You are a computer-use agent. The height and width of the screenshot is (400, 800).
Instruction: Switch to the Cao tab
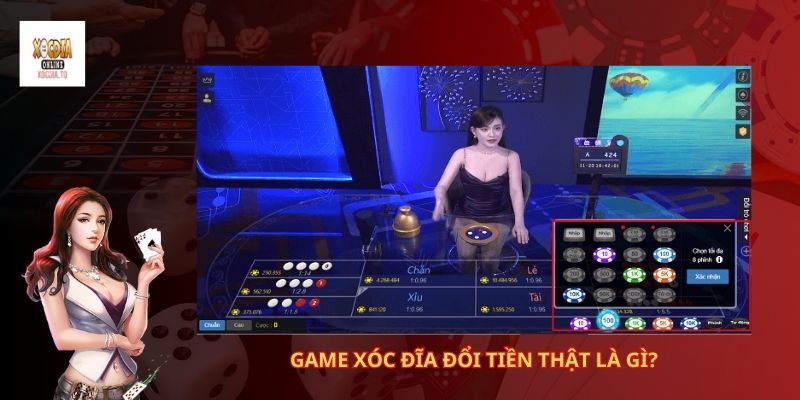pos(238,325)
